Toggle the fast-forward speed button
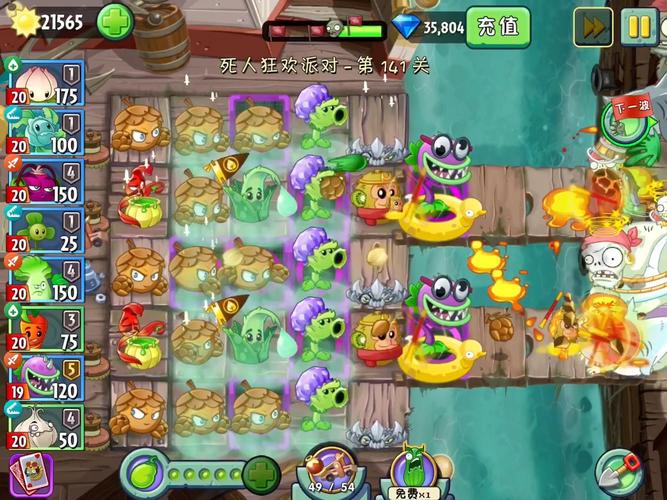 coord(592,26)
